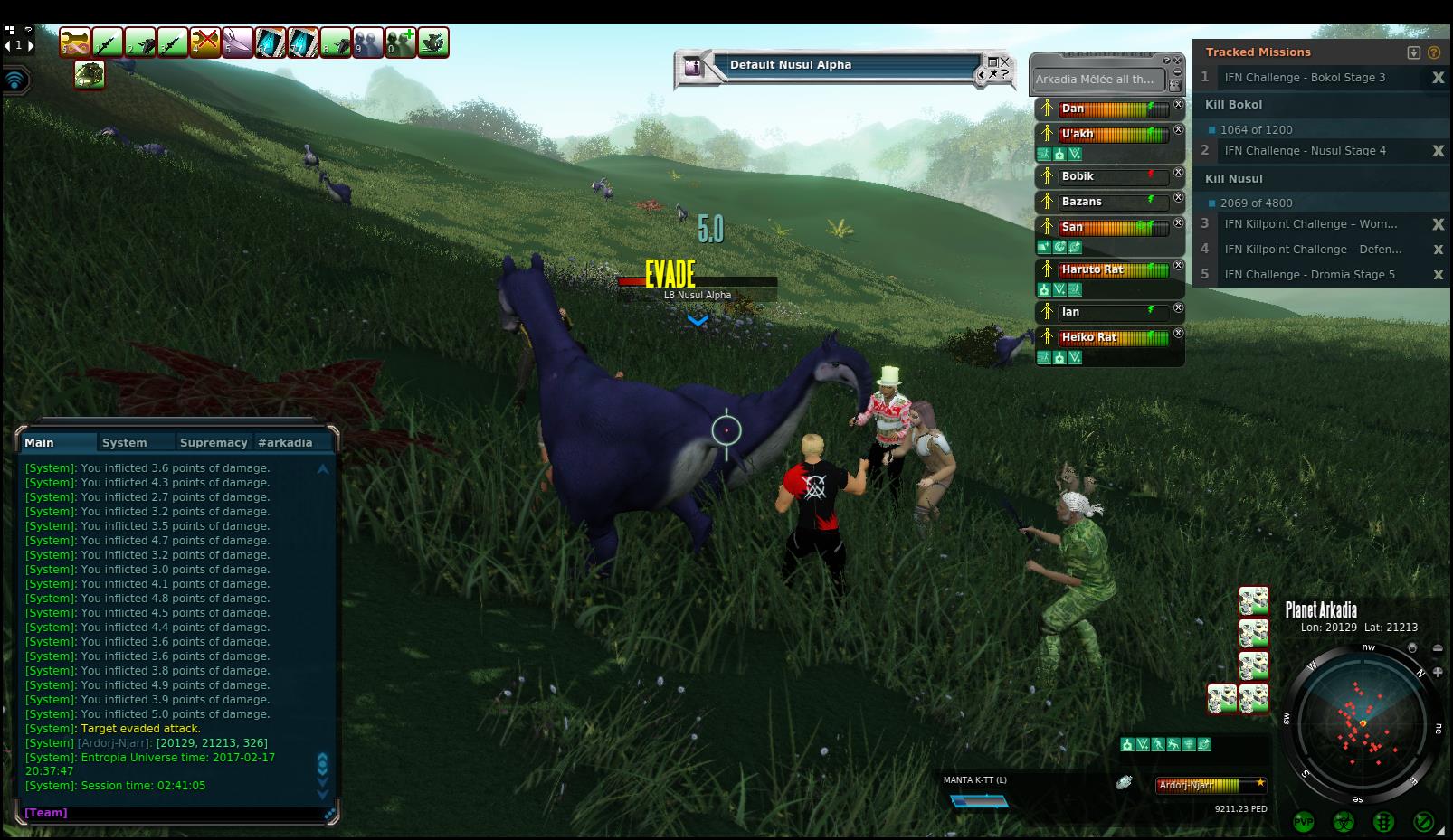Open the wireless signal icon on left edge
This screenshot has height=840, width=1453.
pos(15,80)
